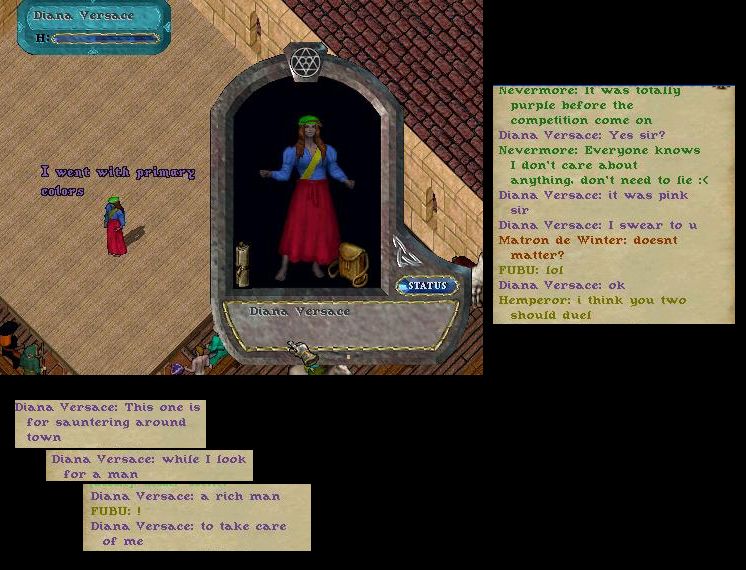
Task: Click the party scroll icon on the paperdoll
Action: point(403,250)
